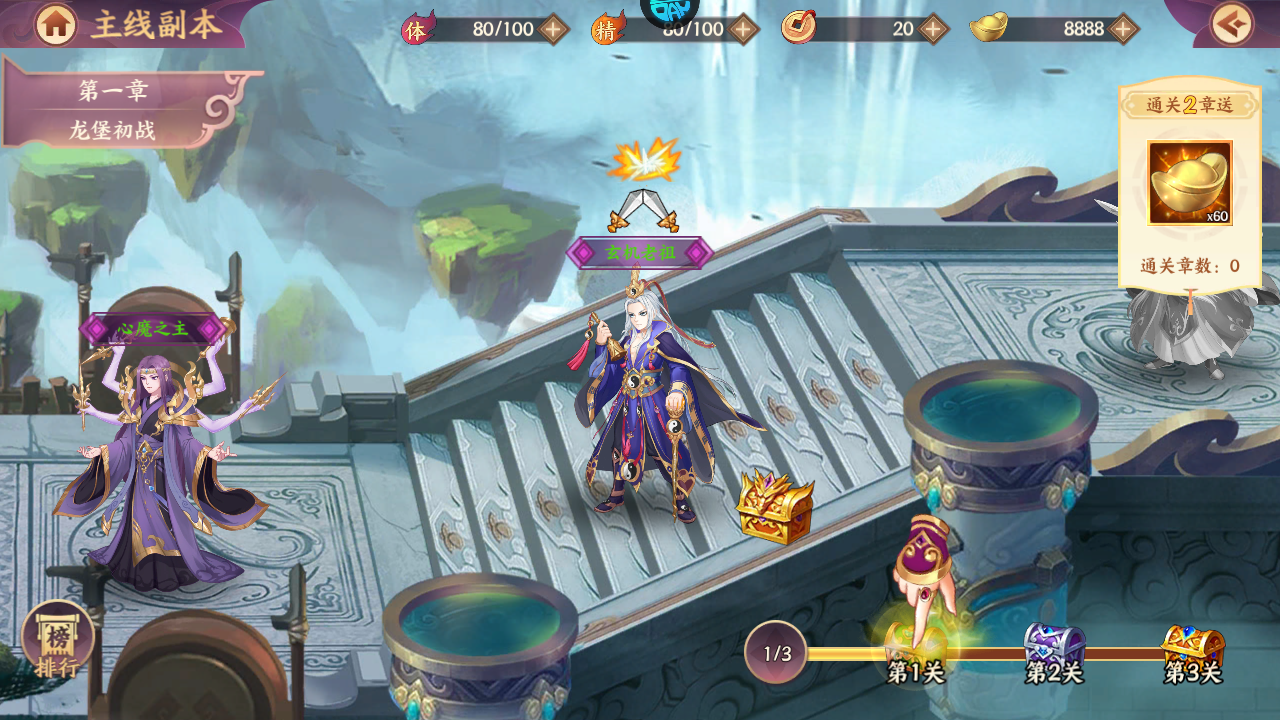Go back with the arrow button
Screen dimensions: 1280x720
pos(1231,25)
